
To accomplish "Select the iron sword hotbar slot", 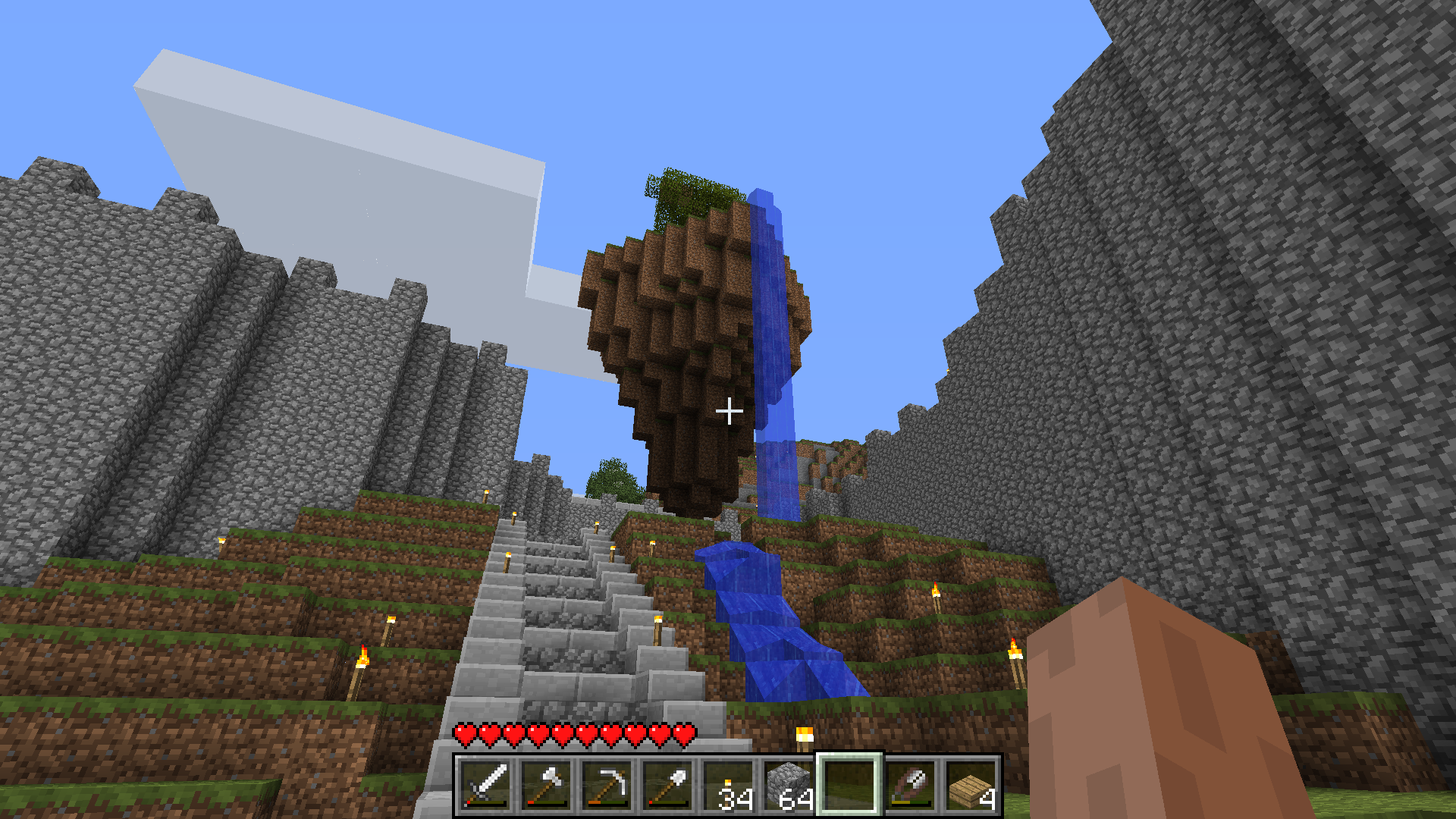I will [x=485, y=786].
